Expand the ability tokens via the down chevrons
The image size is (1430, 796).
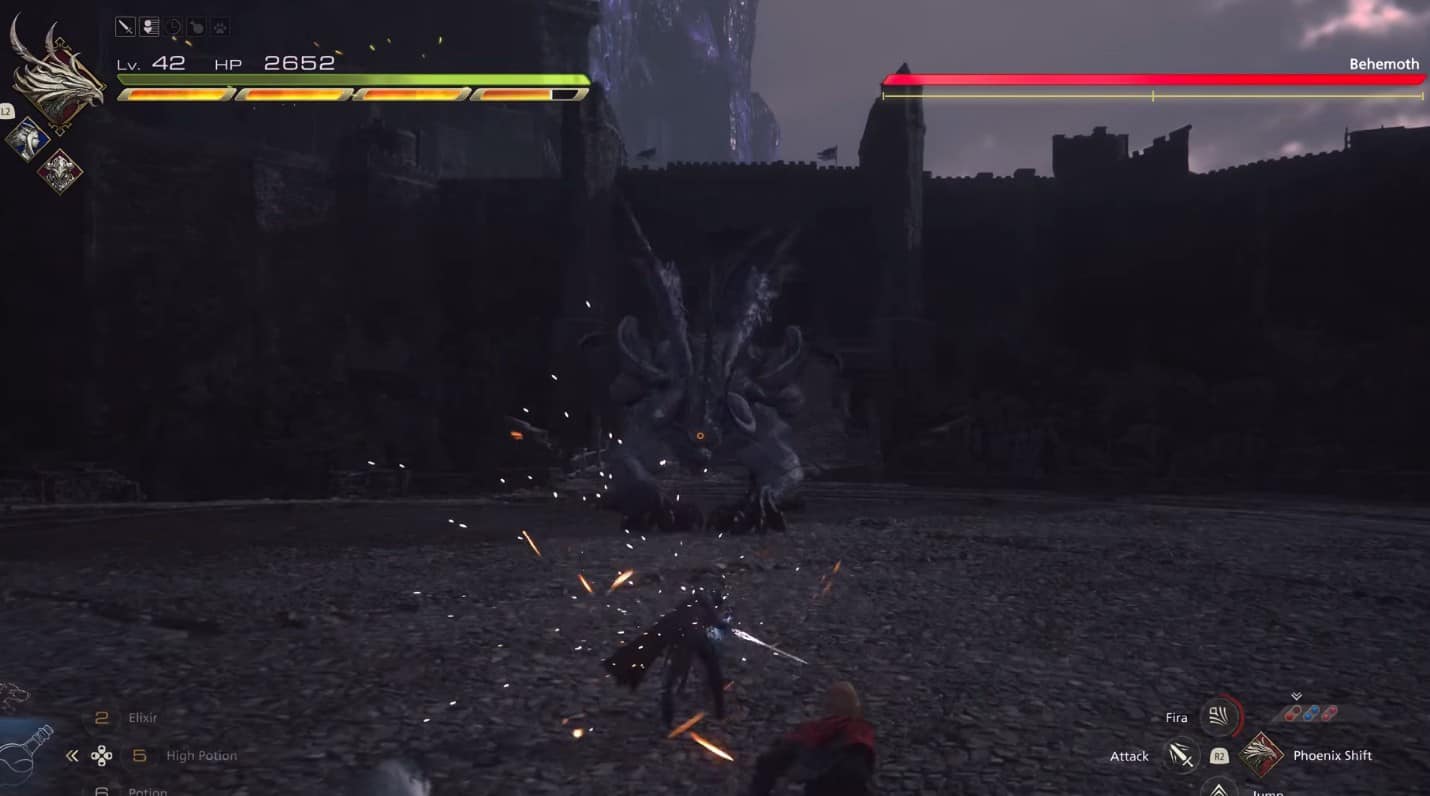point(1297,696)
